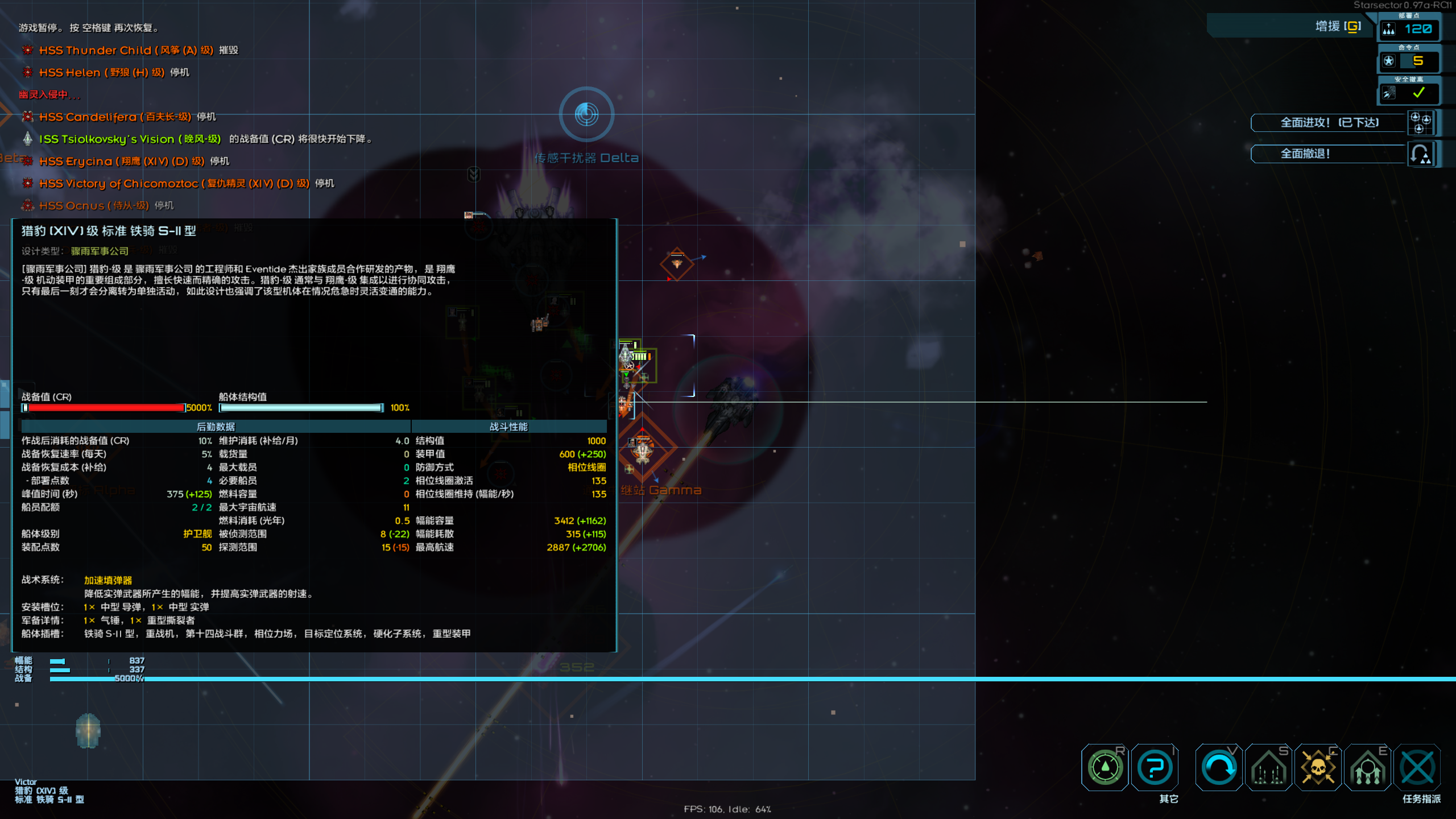
Task: Click the 全面进攻 full assault button
Action: coord(1329,123)
